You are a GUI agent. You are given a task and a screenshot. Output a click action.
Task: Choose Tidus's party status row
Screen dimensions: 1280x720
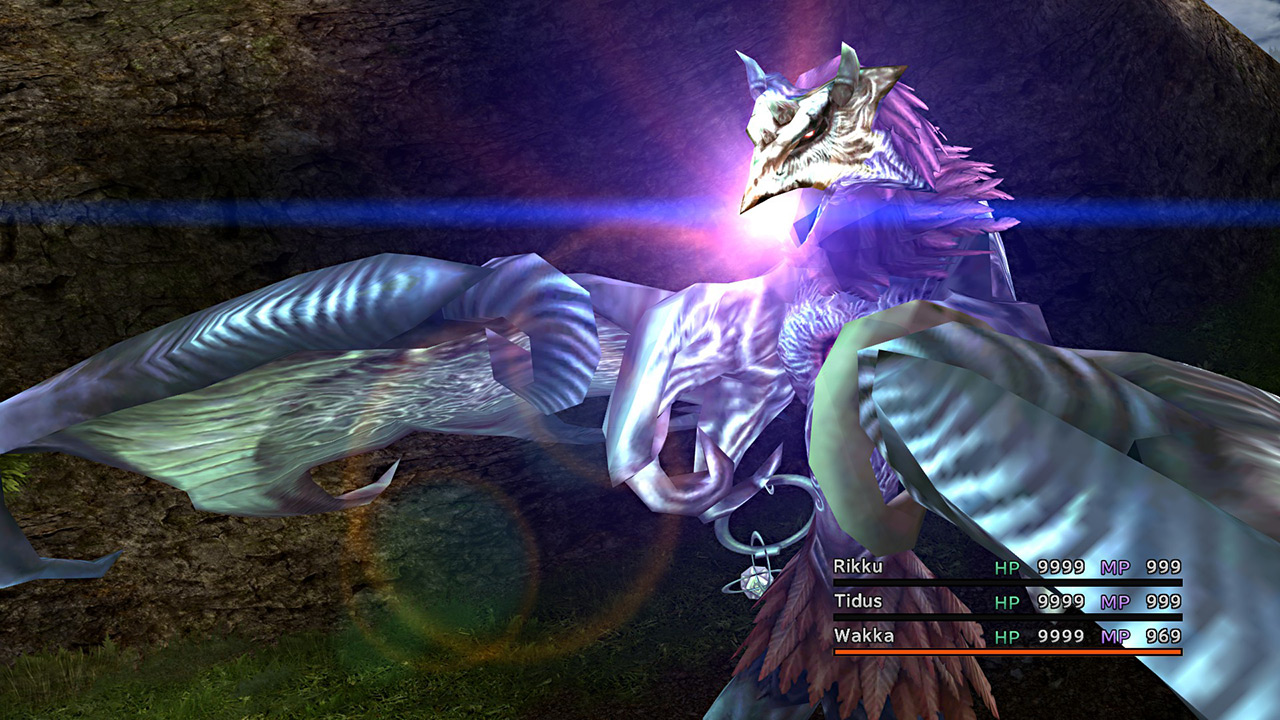[1006, 601]
